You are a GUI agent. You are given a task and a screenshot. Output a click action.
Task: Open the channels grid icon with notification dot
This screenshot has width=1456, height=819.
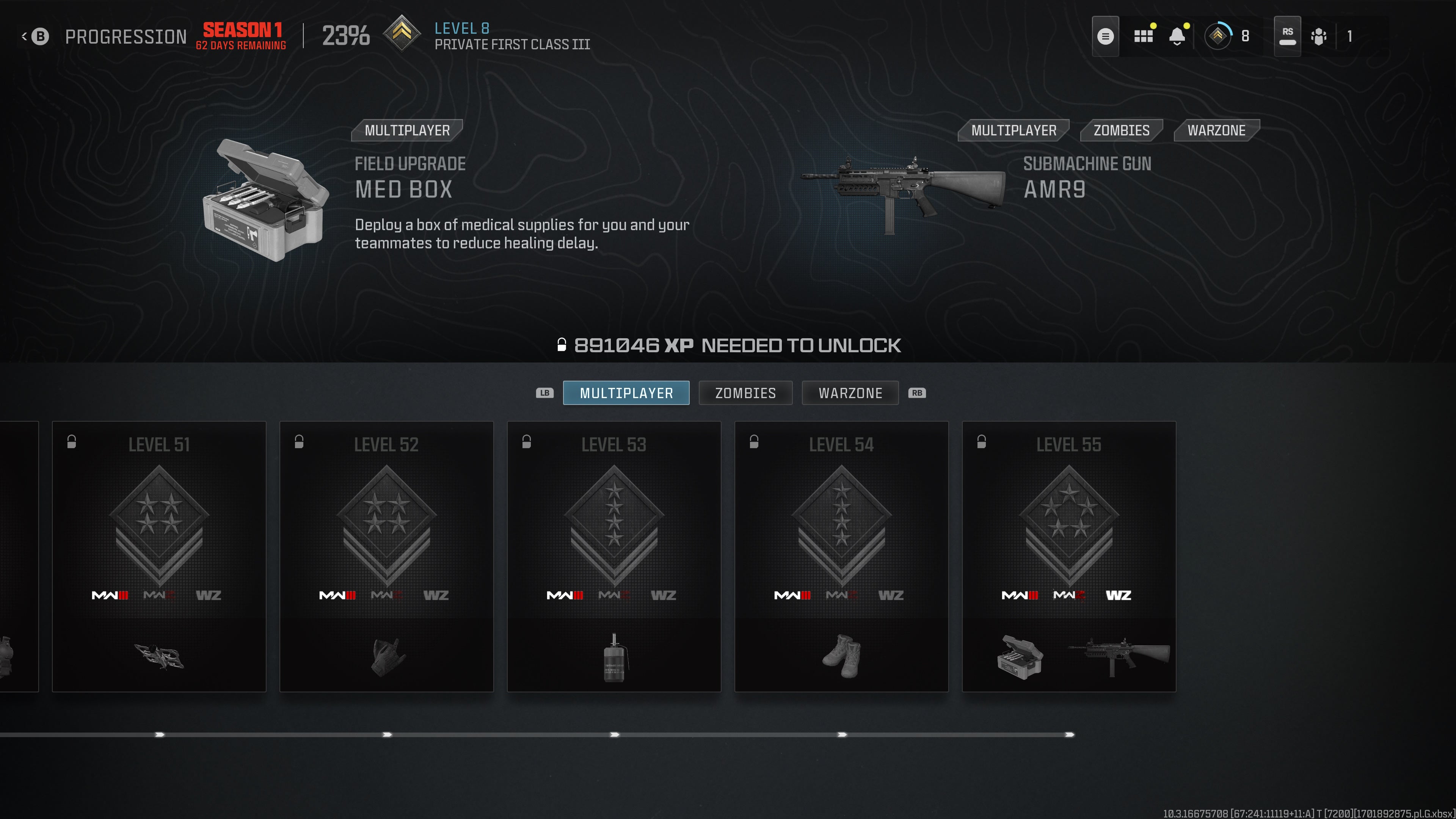coord(1144,36)
